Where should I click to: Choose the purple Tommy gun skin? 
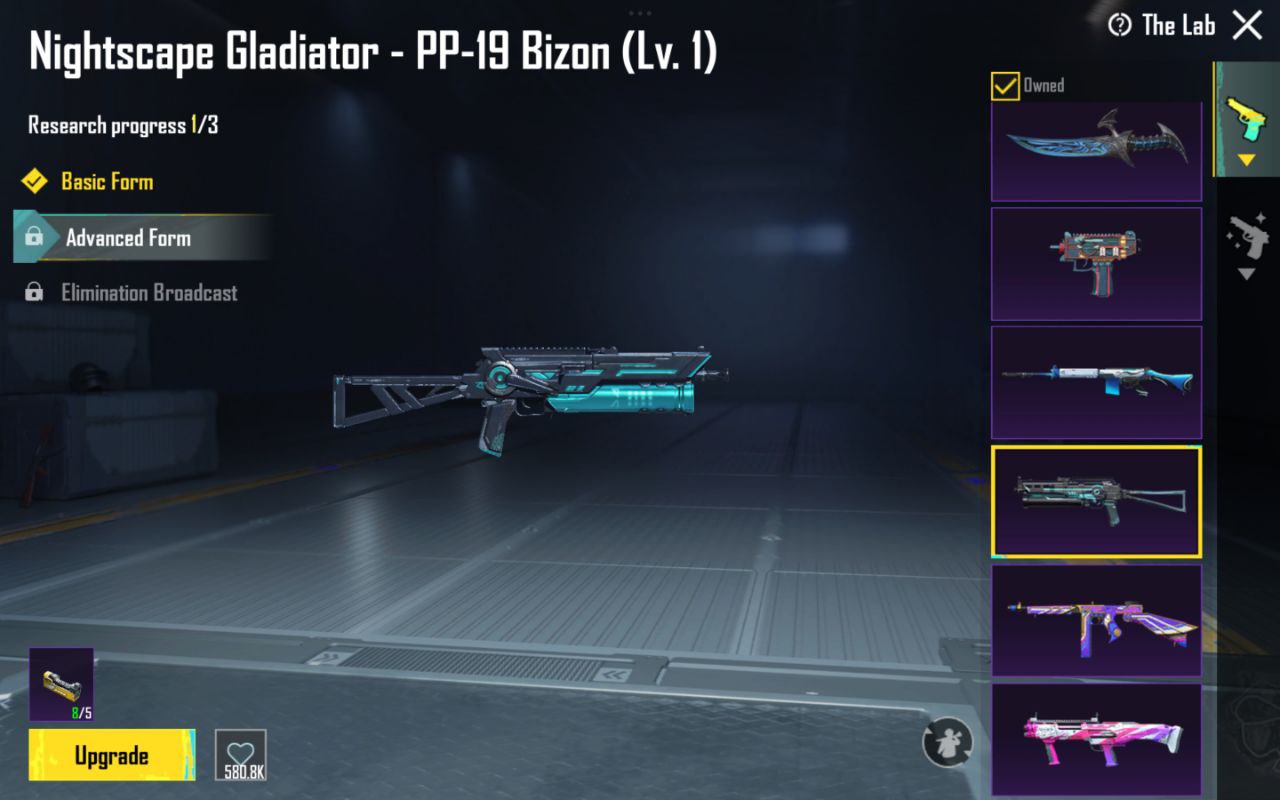[x=1096, y=620]
